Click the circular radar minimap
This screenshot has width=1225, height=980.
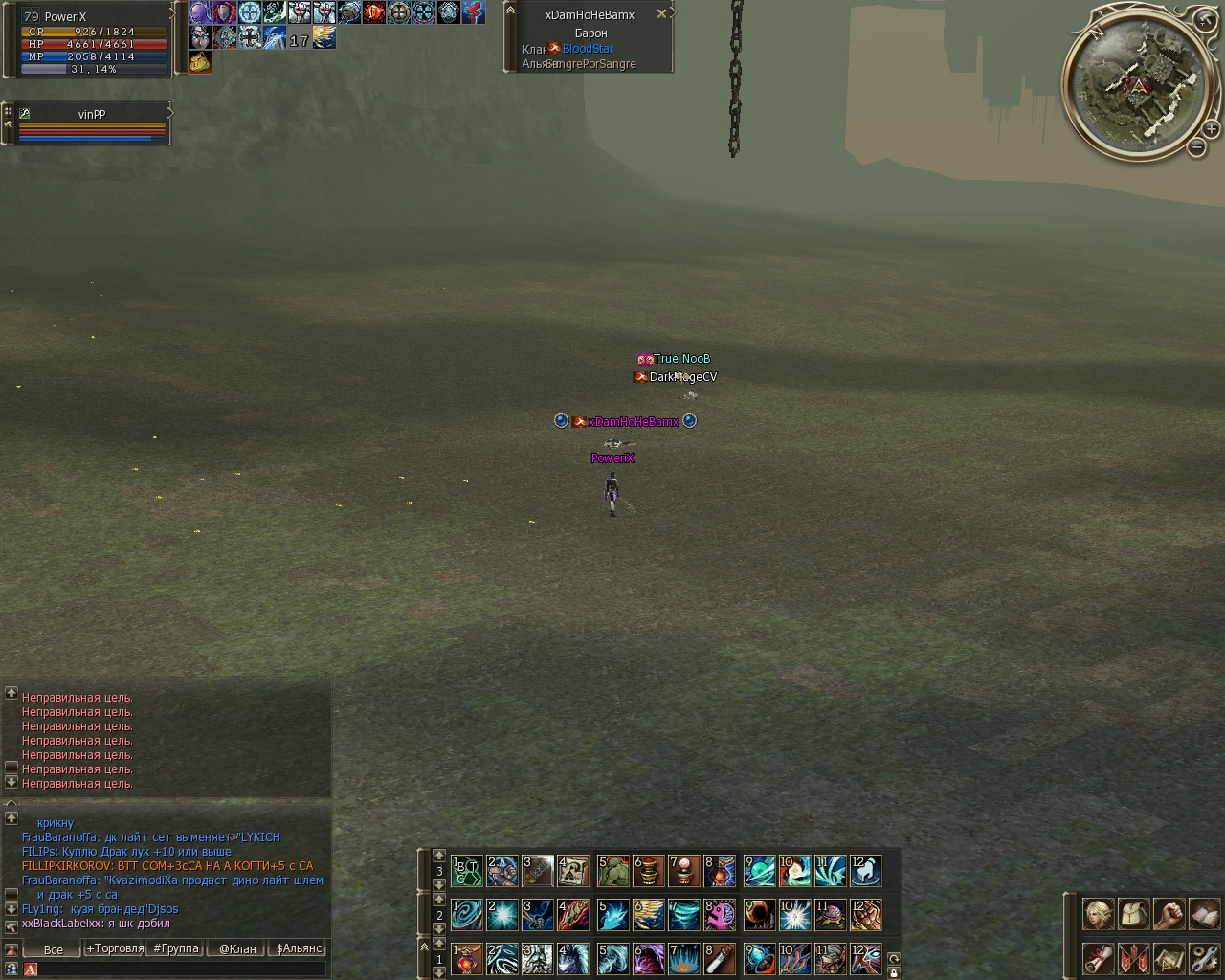click(x=1137, y=86)
